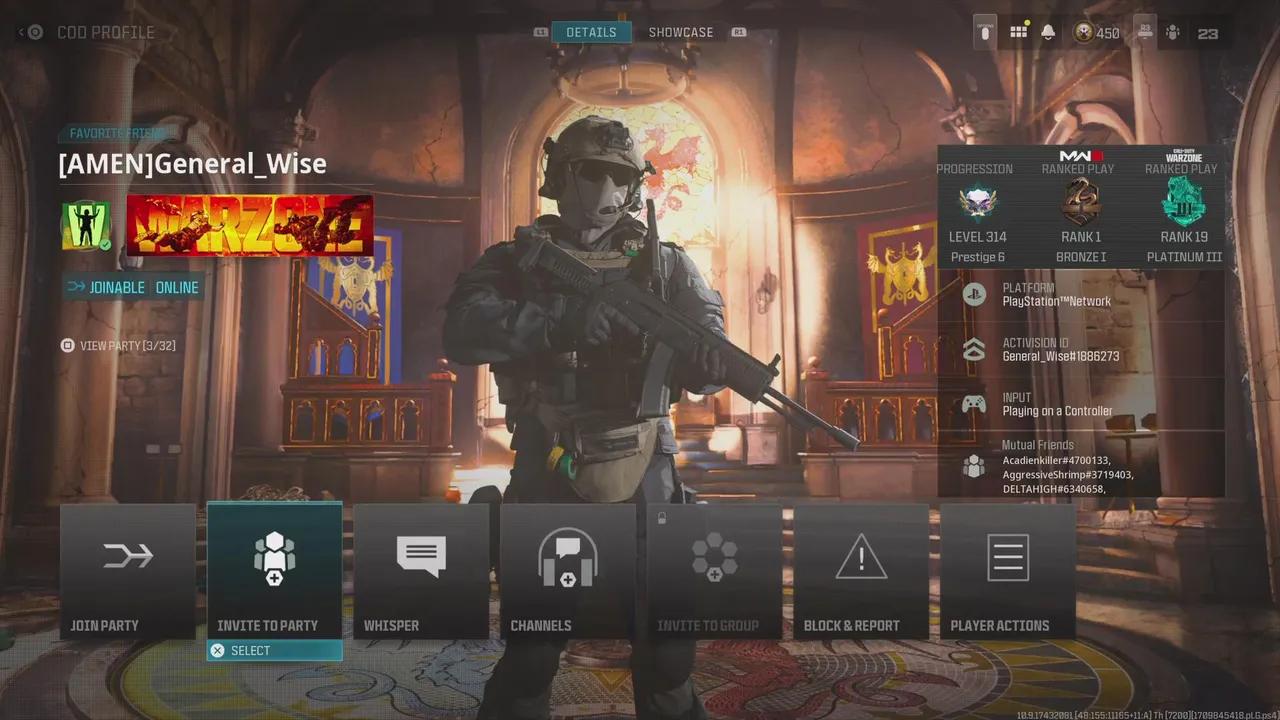
Task: Open the social friends icon near counter 23
Action: tap(1173, 31)
